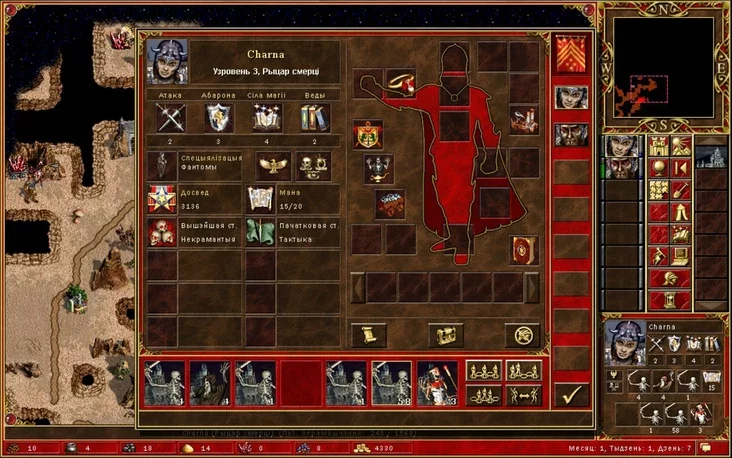Select the red-caped vampire creature stack
The height and width of the screenshot is (458, 732).
436,383
